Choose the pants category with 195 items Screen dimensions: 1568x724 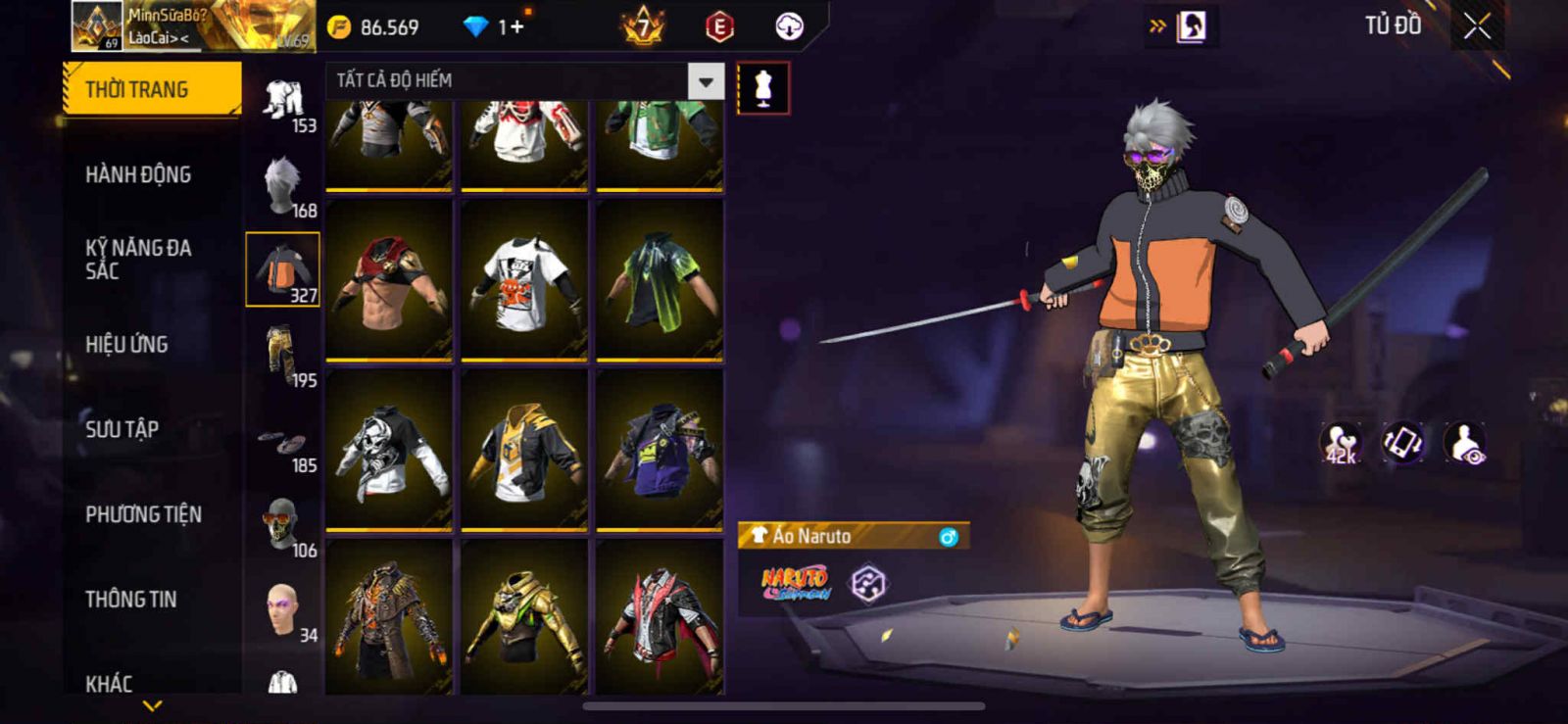point(283,355)
